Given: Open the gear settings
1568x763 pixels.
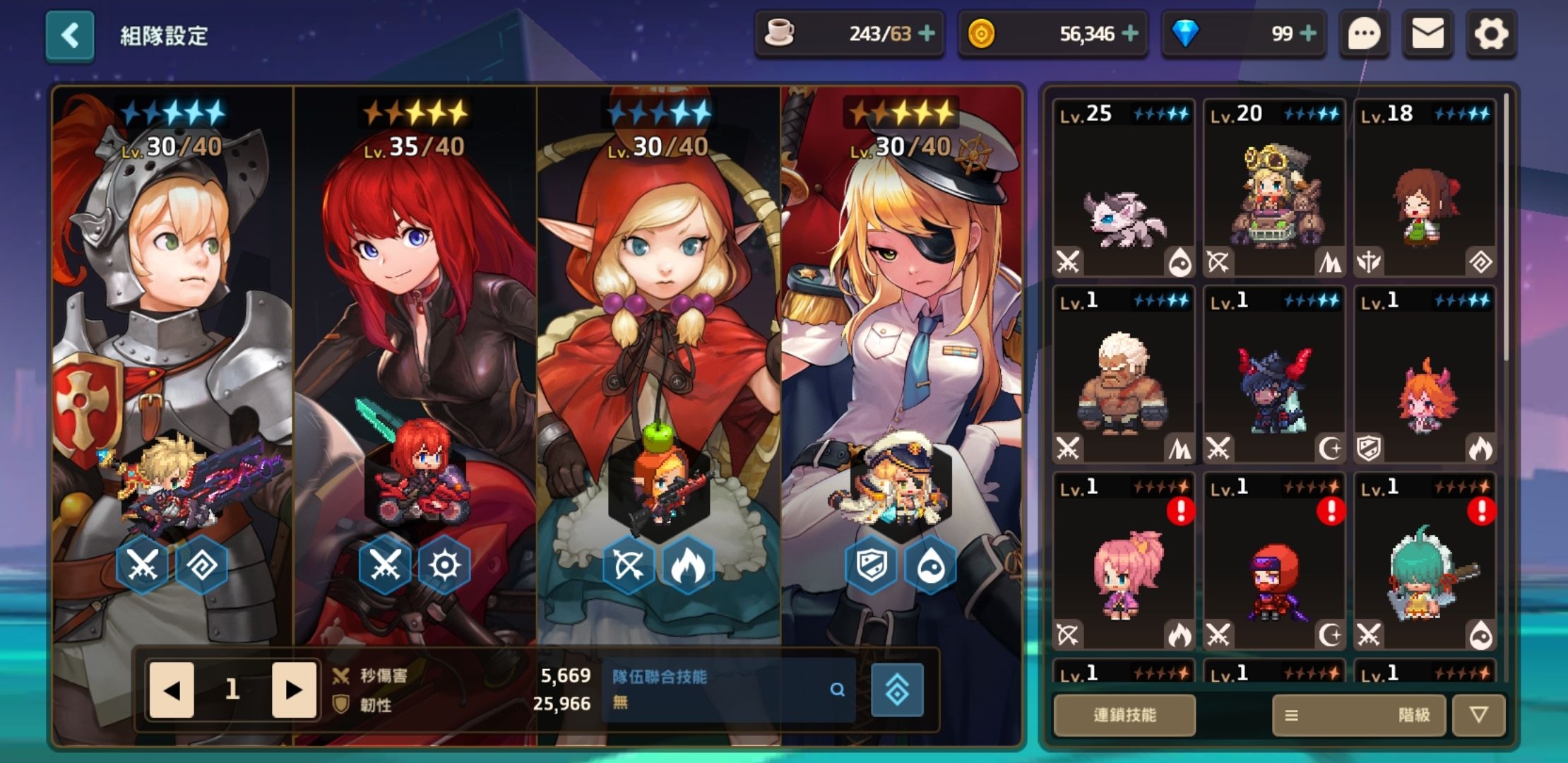Looking at the screenshot, I should point(1490,34).
